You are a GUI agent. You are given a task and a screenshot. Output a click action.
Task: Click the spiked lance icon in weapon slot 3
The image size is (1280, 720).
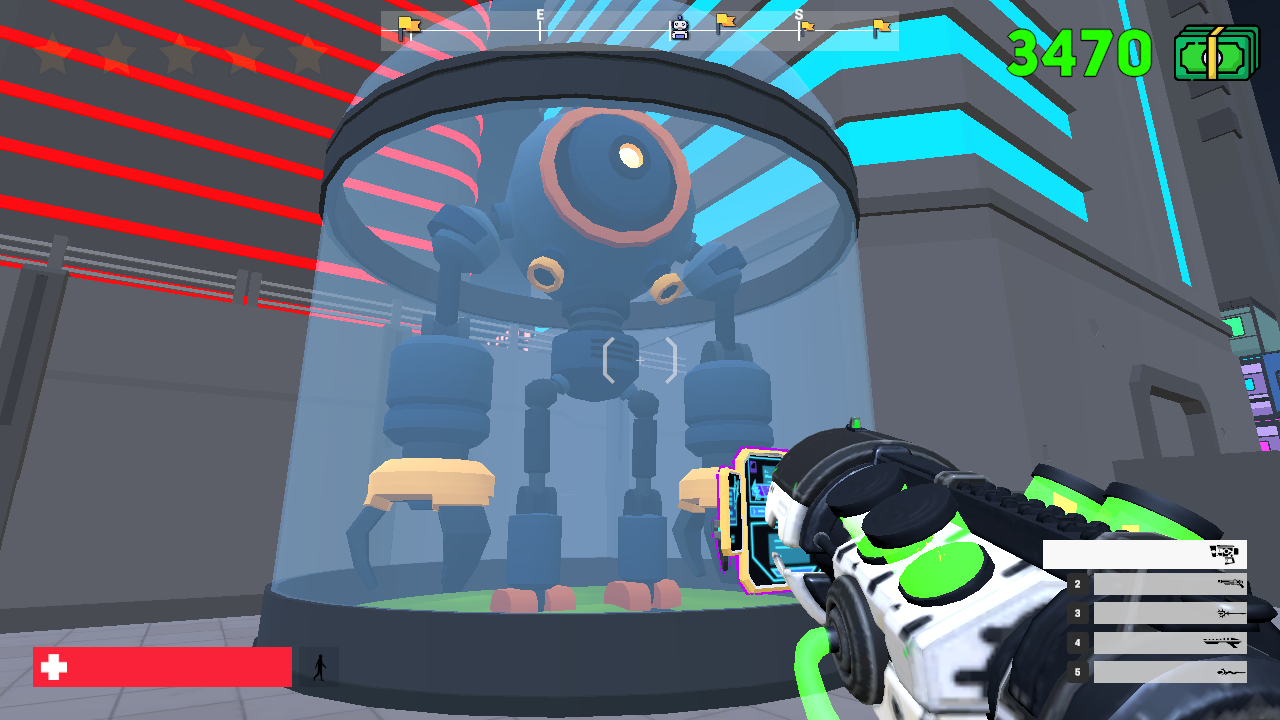coord(1228,613)
